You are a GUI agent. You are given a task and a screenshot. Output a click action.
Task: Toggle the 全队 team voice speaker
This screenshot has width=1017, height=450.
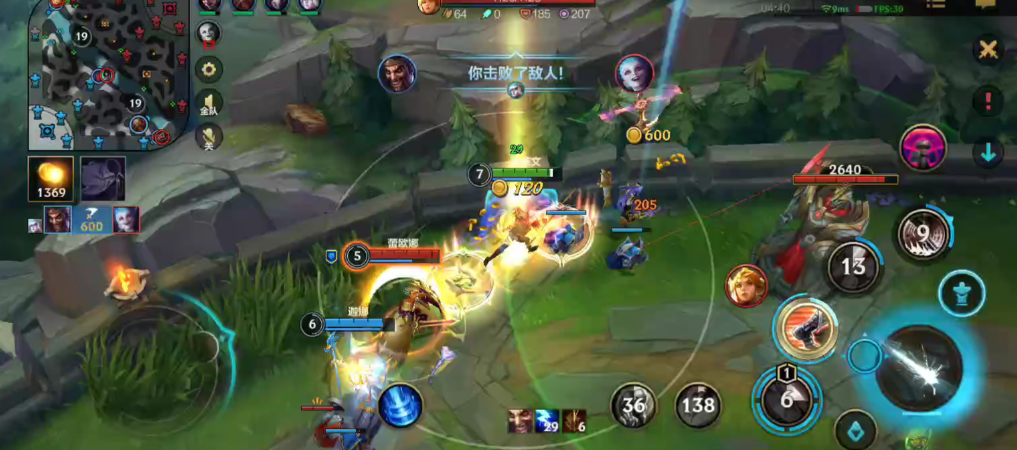(x=208, y=104)
